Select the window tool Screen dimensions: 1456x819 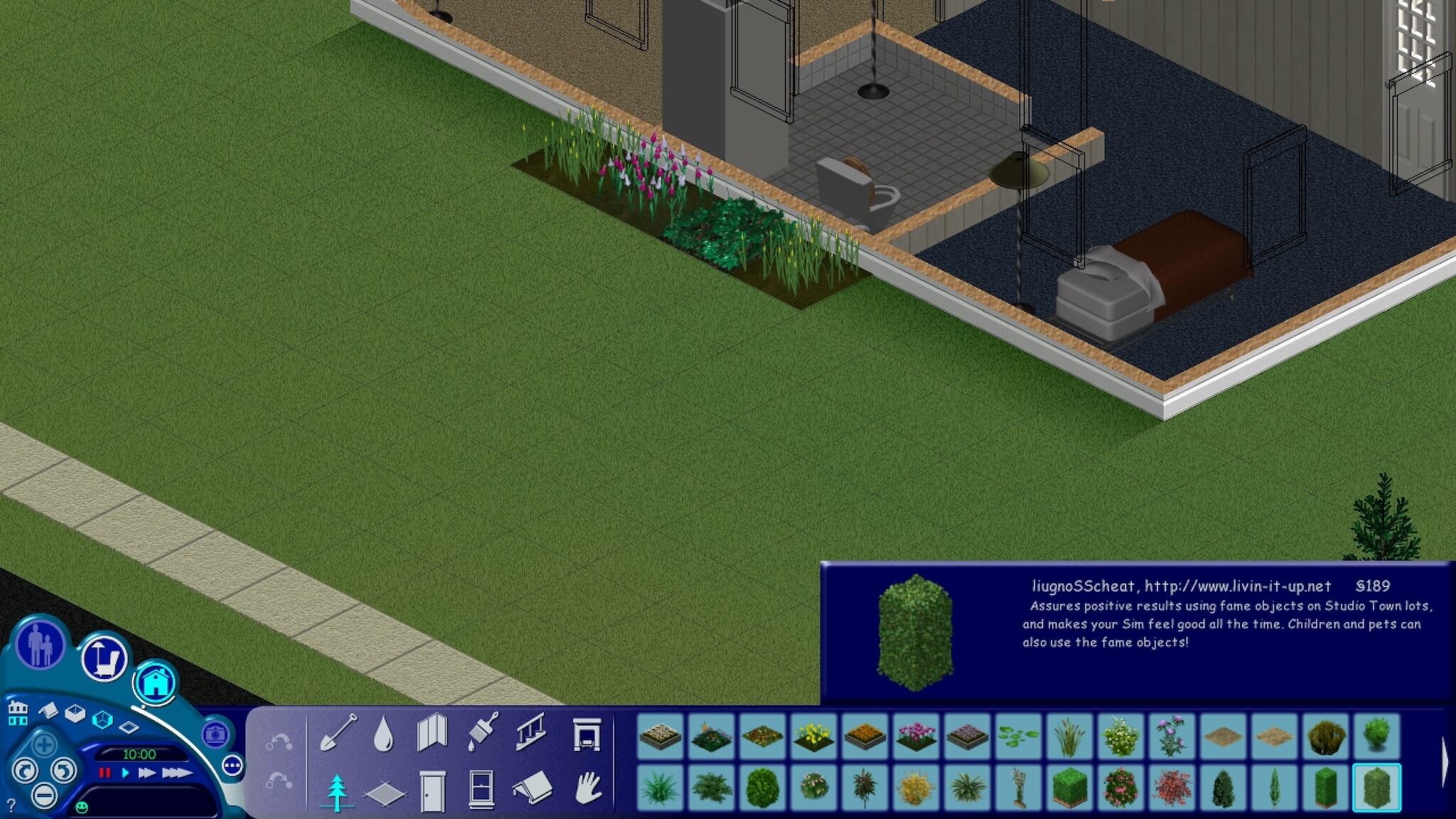click(482, 791)
